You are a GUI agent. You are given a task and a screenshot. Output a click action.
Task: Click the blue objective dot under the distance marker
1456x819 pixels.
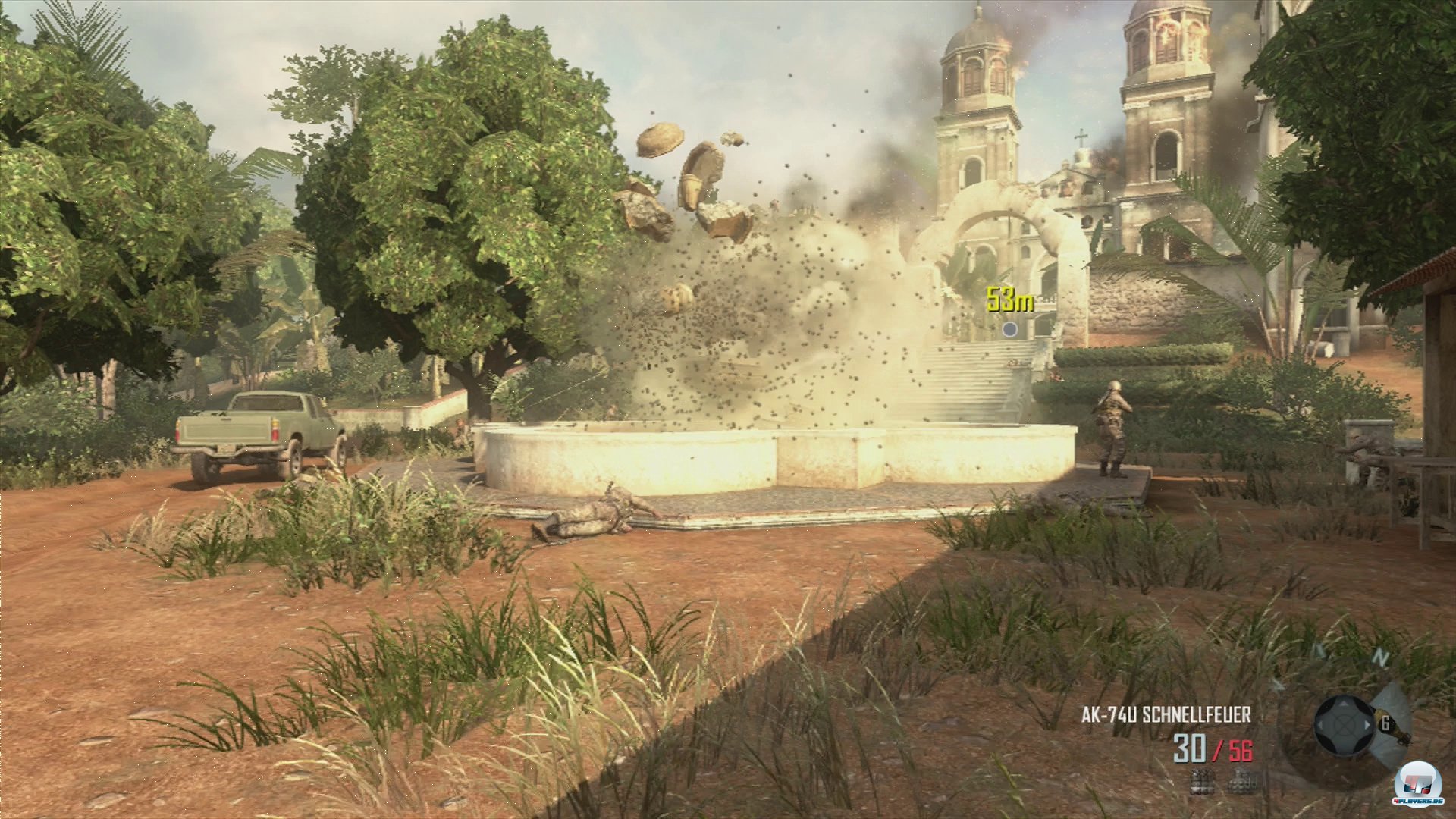[1011, 329]
